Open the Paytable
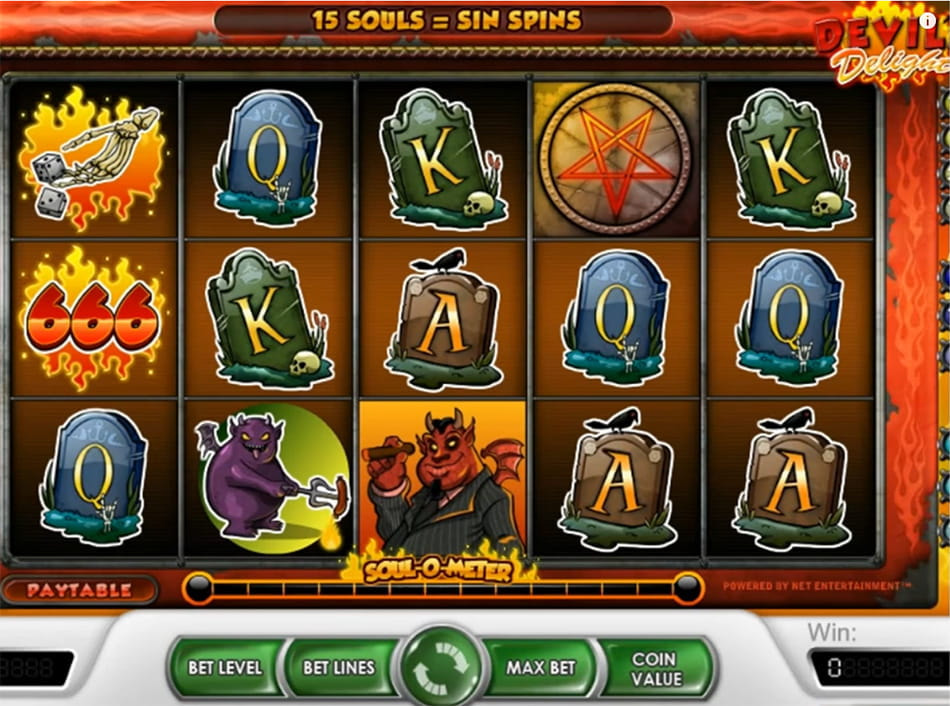Image resolution: width=950 pixels, height=706 pixels. (79, 590)
